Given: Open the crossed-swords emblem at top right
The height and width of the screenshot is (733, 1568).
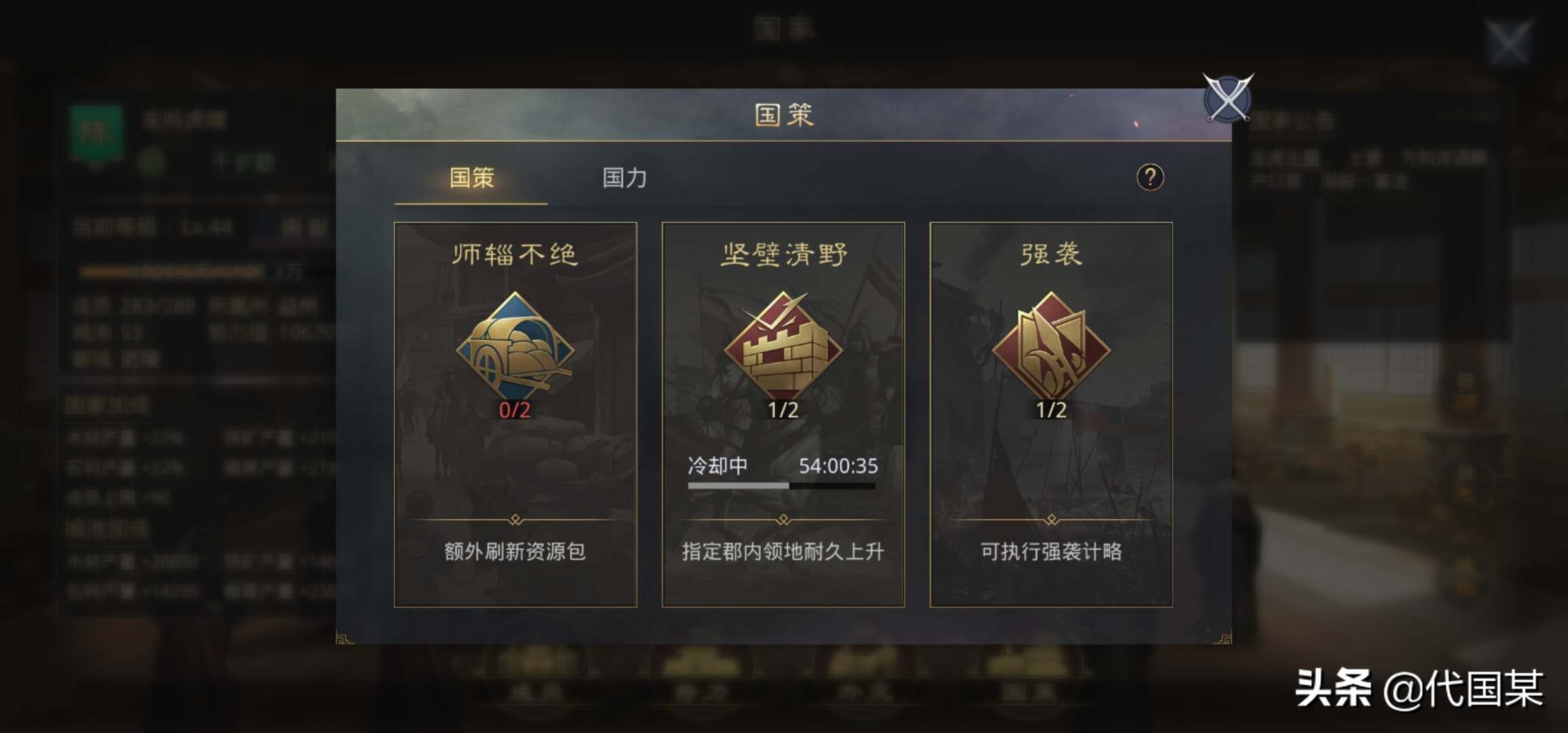Looking at the screenshot, I should 1227,98.
